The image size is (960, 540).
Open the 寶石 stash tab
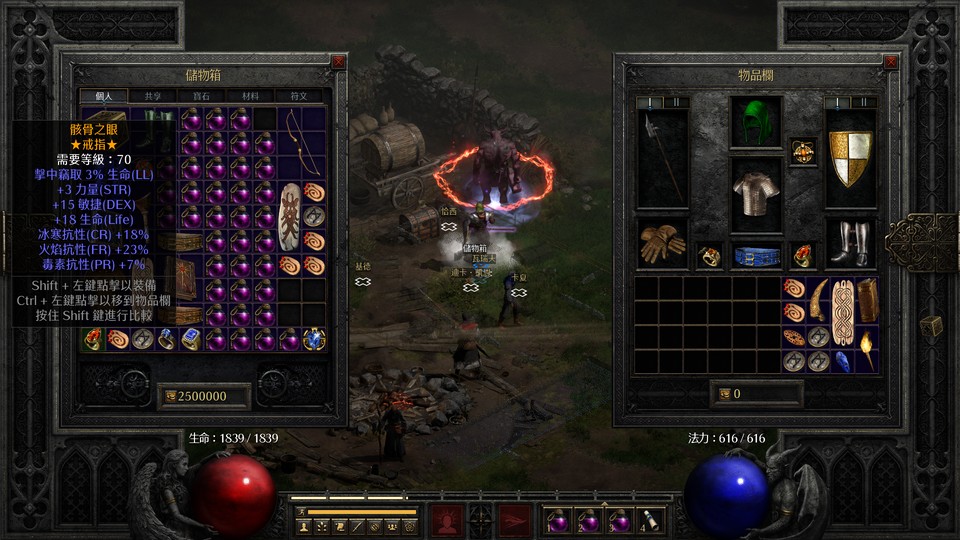click(x=202, y=96)
